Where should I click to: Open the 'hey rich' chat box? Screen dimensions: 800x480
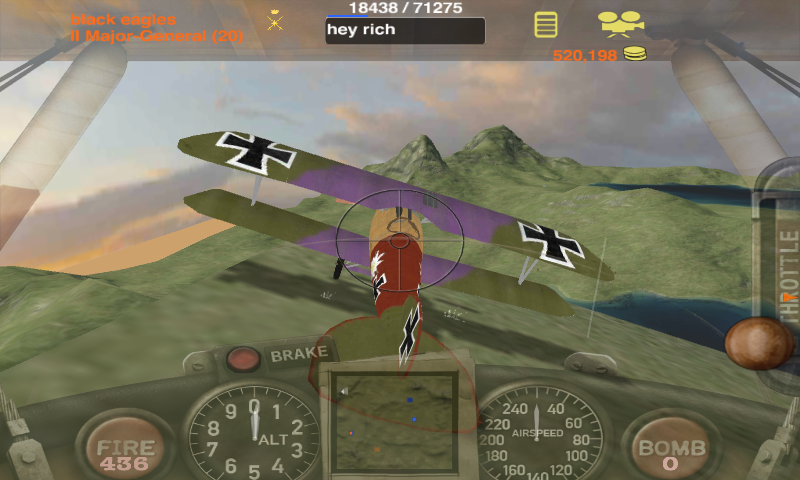(405, 31)
